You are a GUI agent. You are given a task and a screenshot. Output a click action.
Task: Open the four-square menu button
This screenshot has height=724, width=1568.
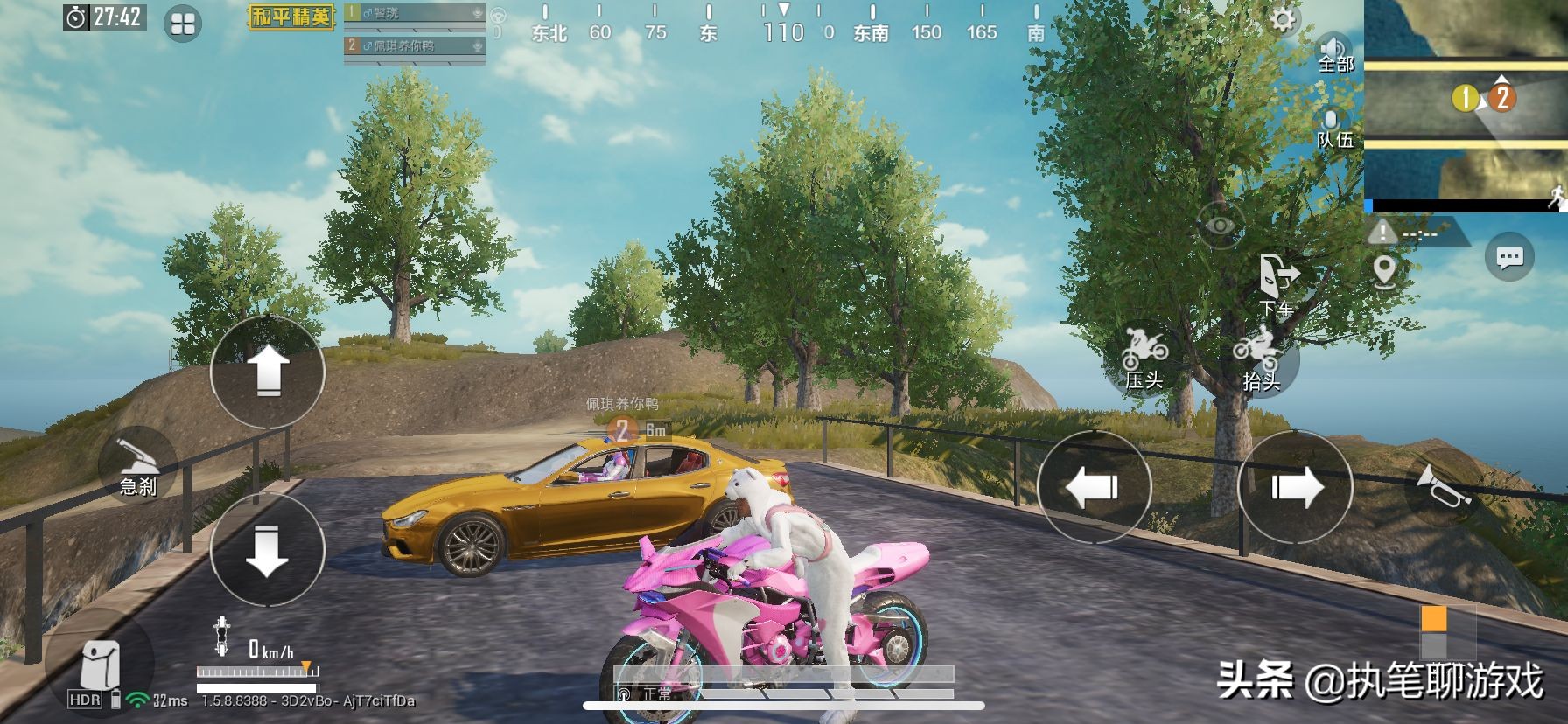183,24
